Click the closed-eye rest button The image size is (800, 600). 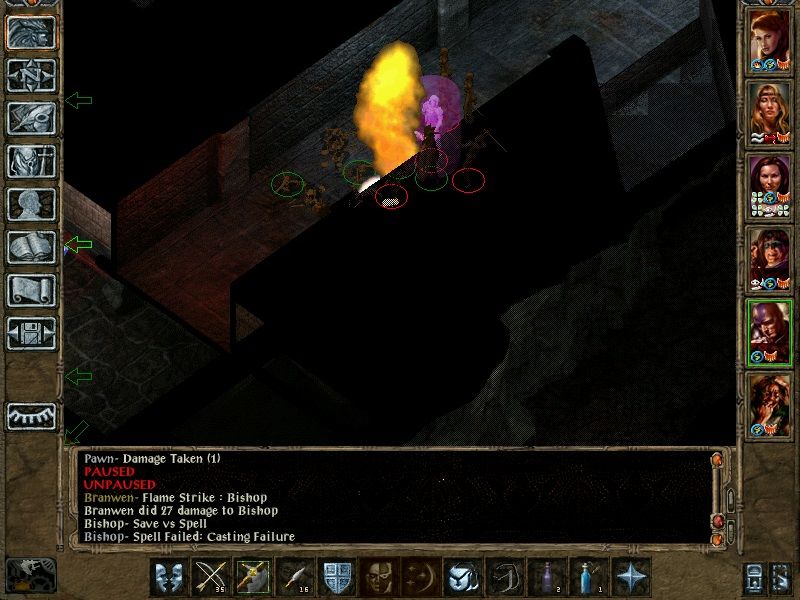pyautogui.click(x=32, y=416)
